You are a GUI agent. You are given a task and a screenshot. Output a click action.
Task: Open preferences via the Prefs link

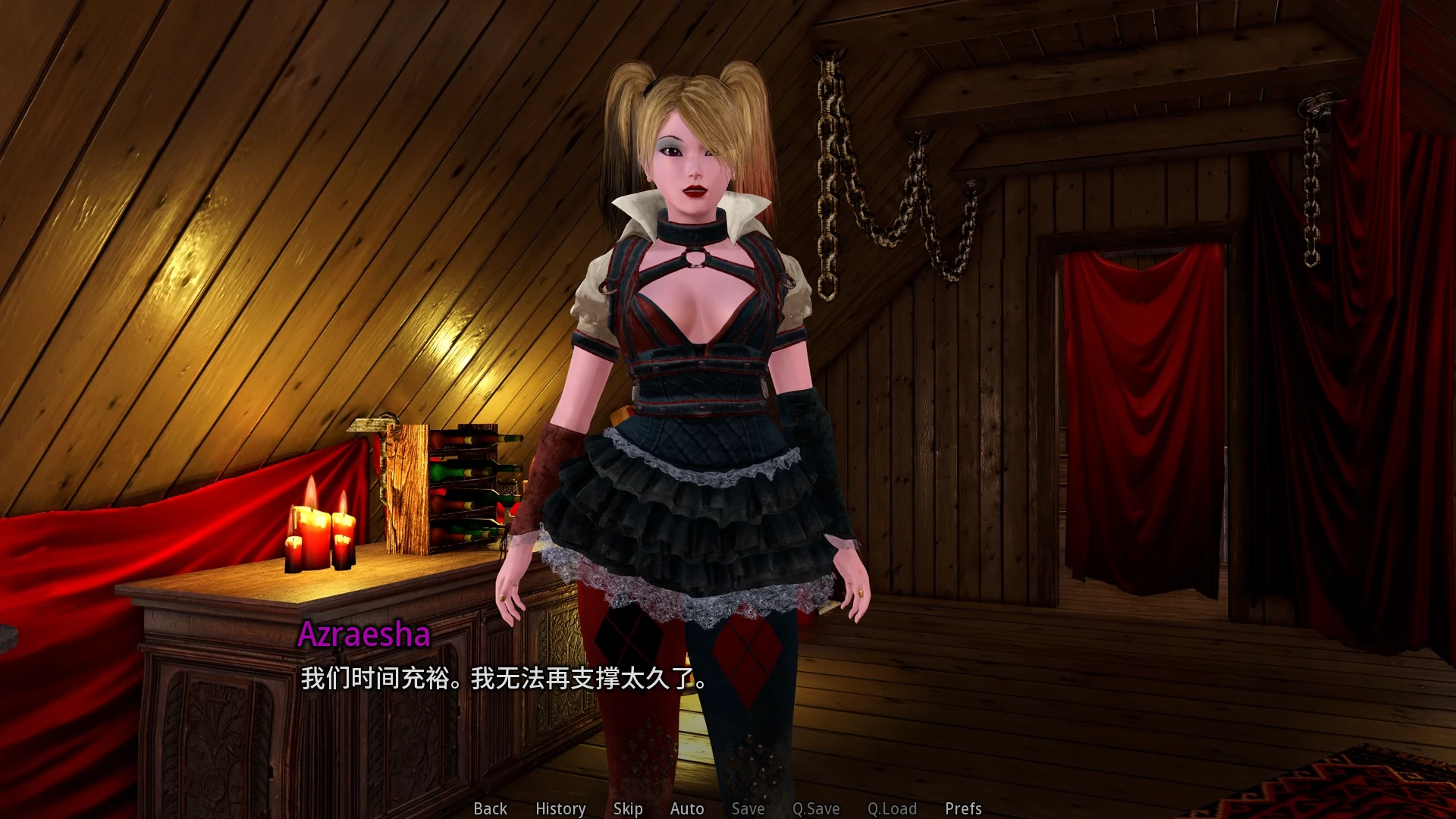tap(962, 808)
